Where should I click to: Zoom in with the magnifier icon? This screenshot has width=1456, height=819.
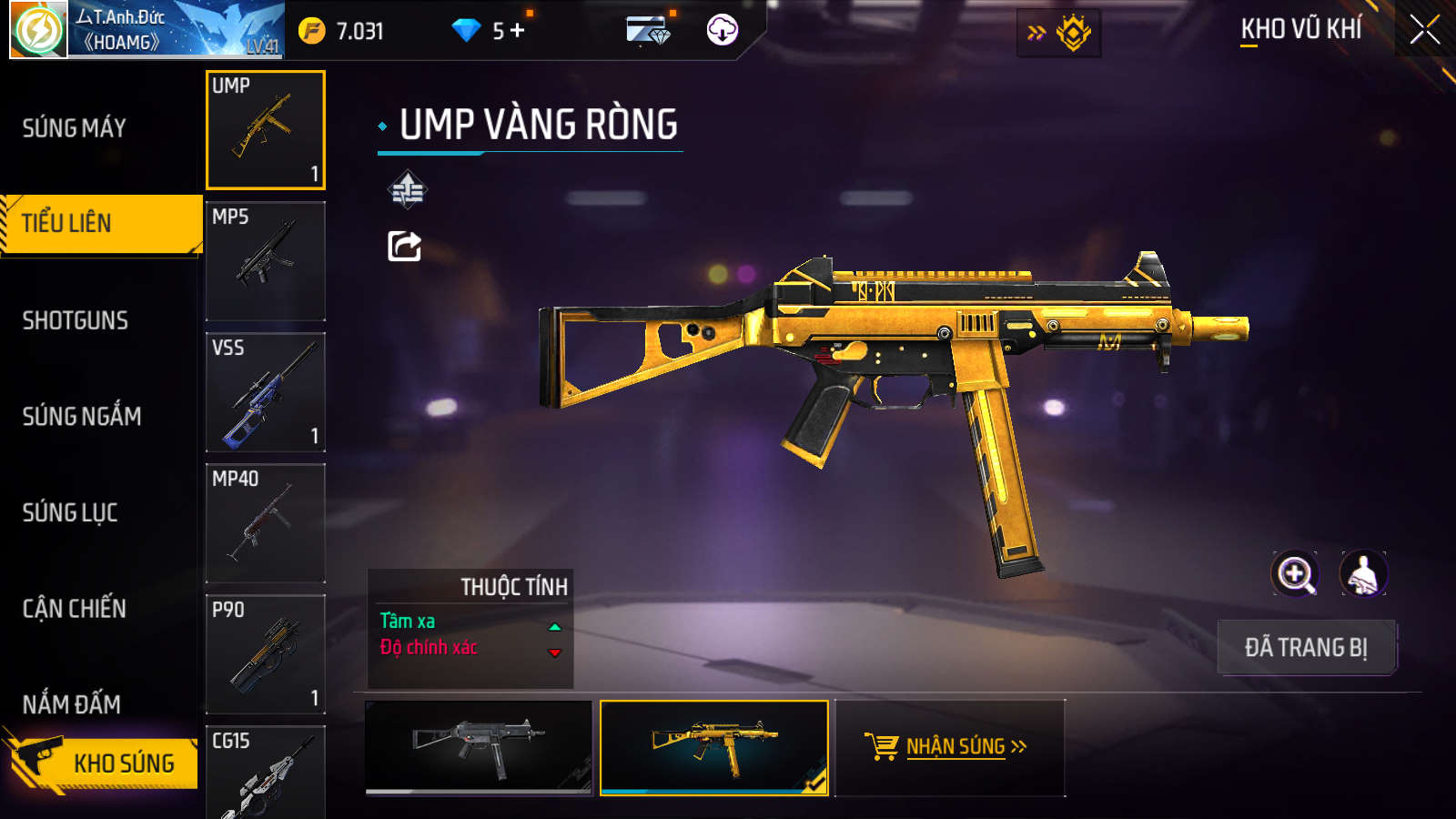click(x=1295, y=574)
